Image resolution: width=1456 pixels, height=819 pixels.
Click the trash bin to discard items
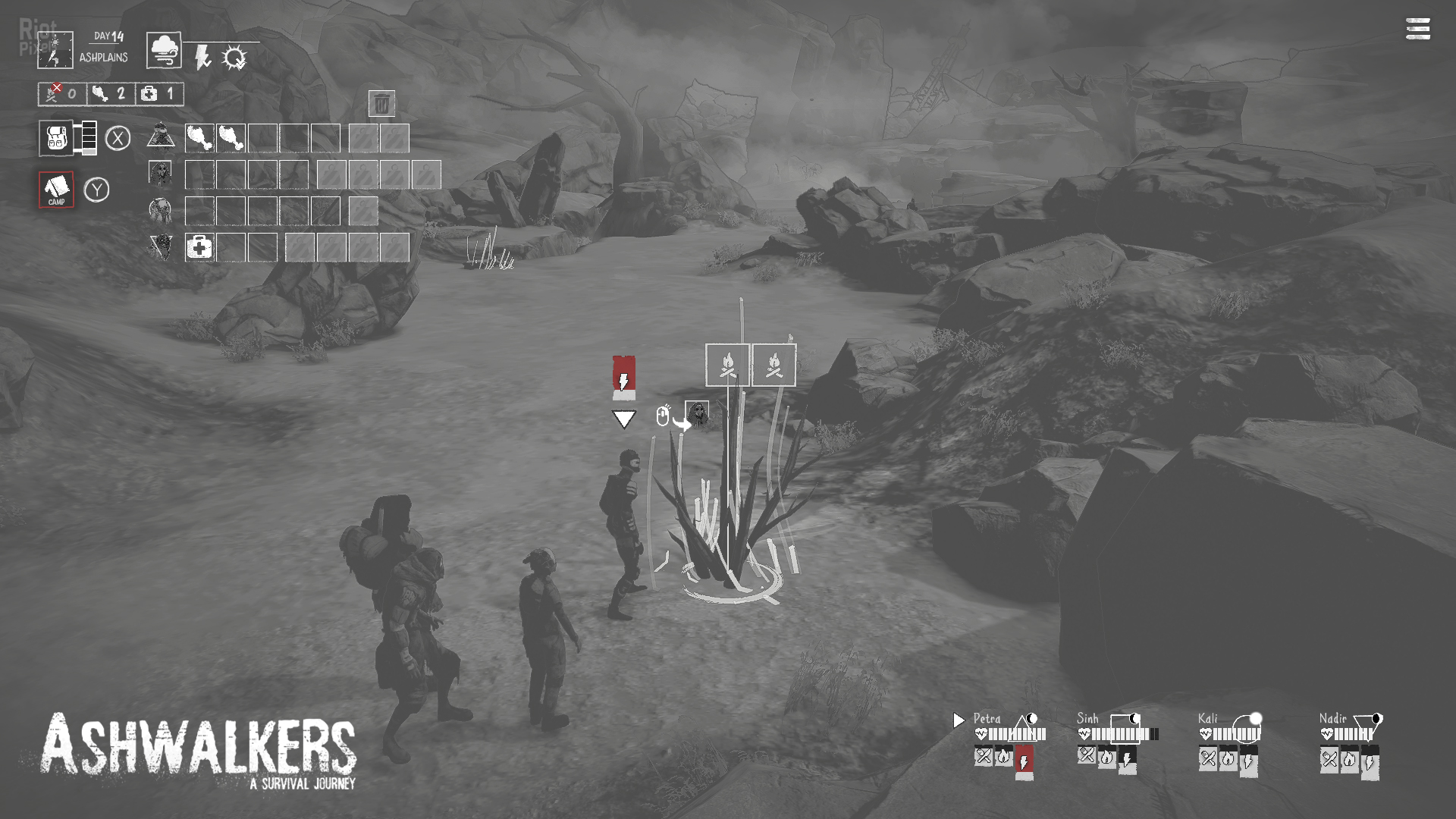(381, 103)
